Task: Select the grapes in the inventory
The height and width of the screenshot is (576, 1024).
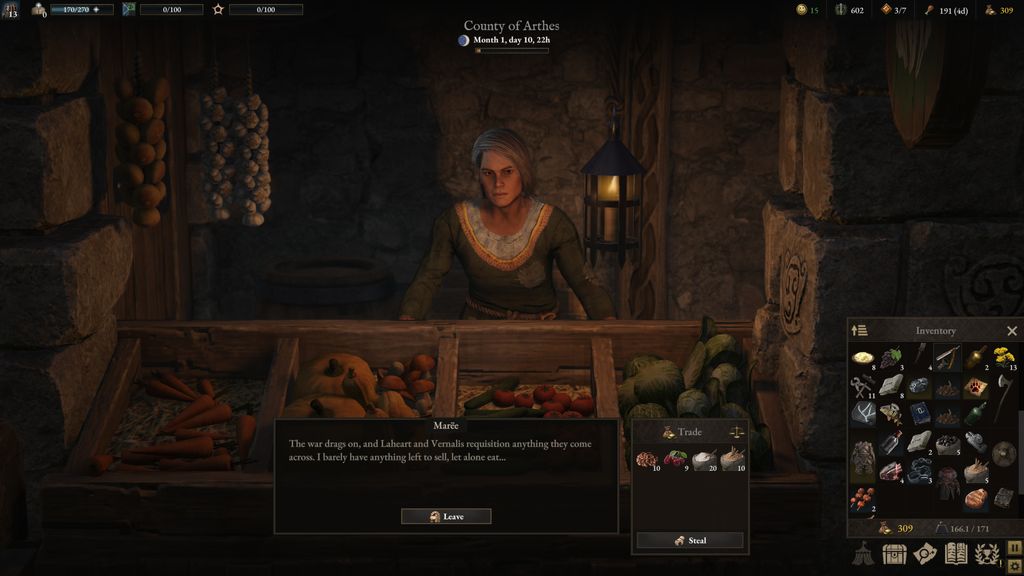Action: tap(891, 357)
